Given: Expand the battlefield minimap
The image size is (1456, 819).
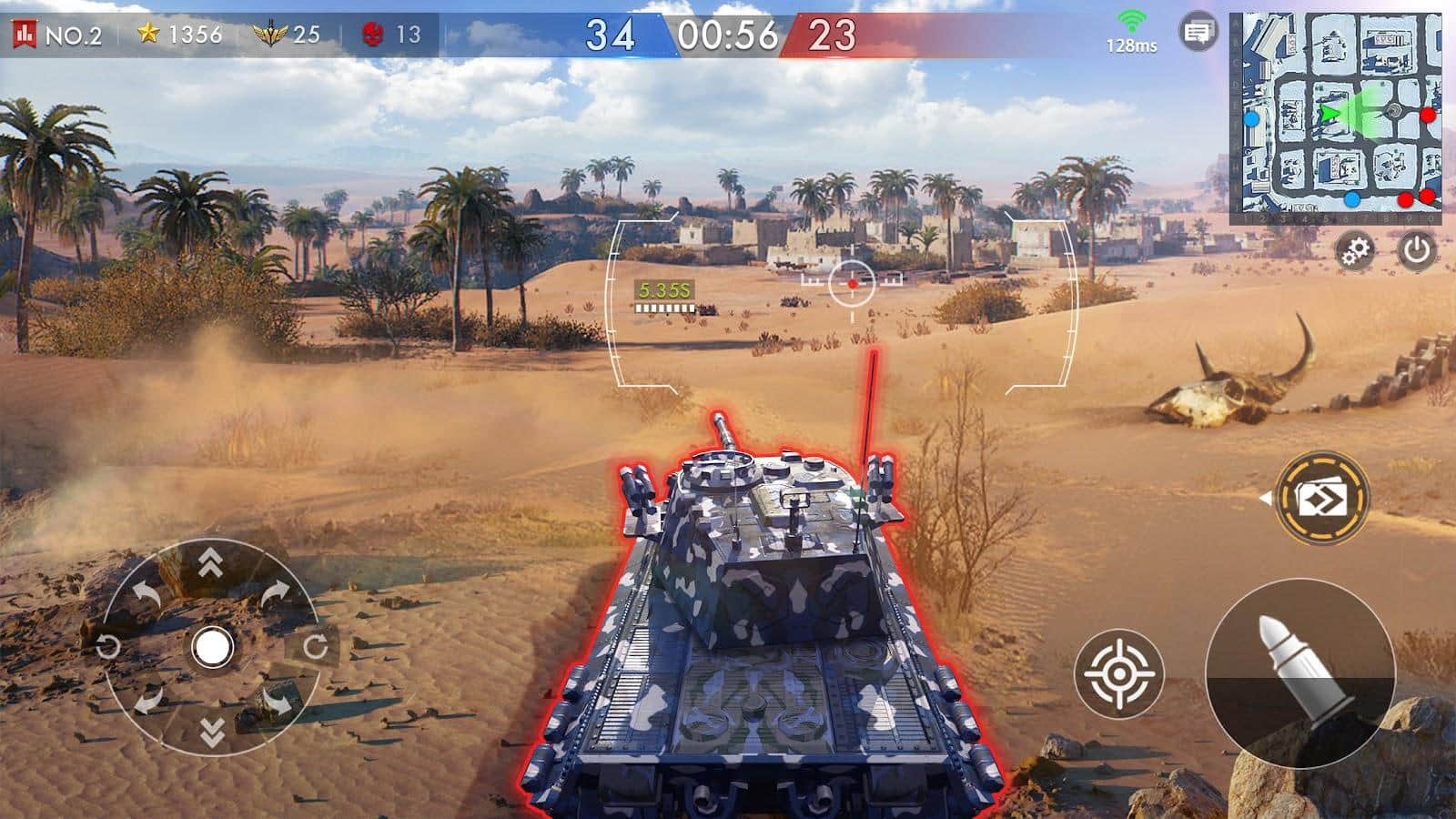Looking at the screenshot, I should (1336, 118).
